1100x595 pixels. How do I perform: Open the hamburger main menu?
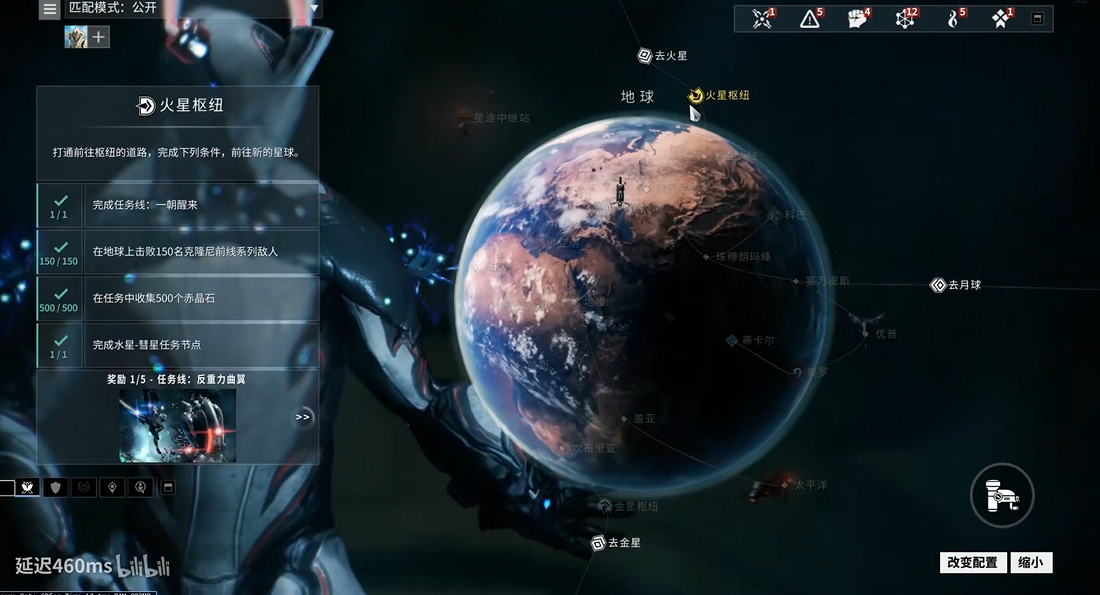[x=50, y=9]
